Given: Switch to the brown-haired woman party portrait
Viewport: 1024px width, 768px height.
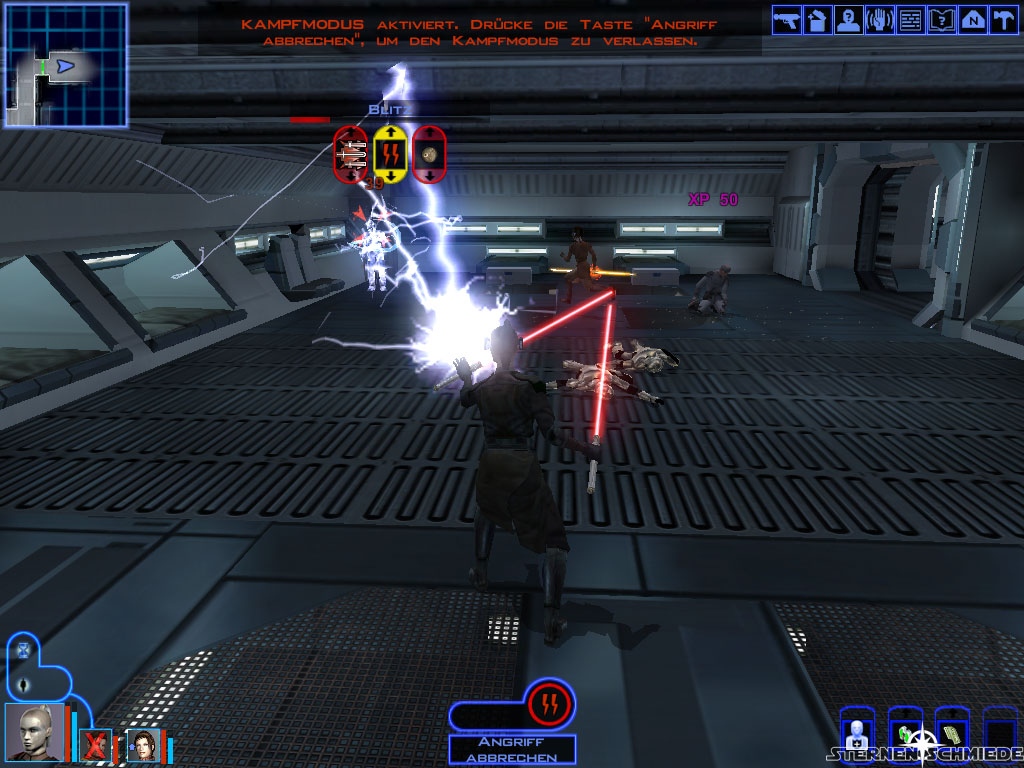Looking at the screenshot, I should pos(143,745).
